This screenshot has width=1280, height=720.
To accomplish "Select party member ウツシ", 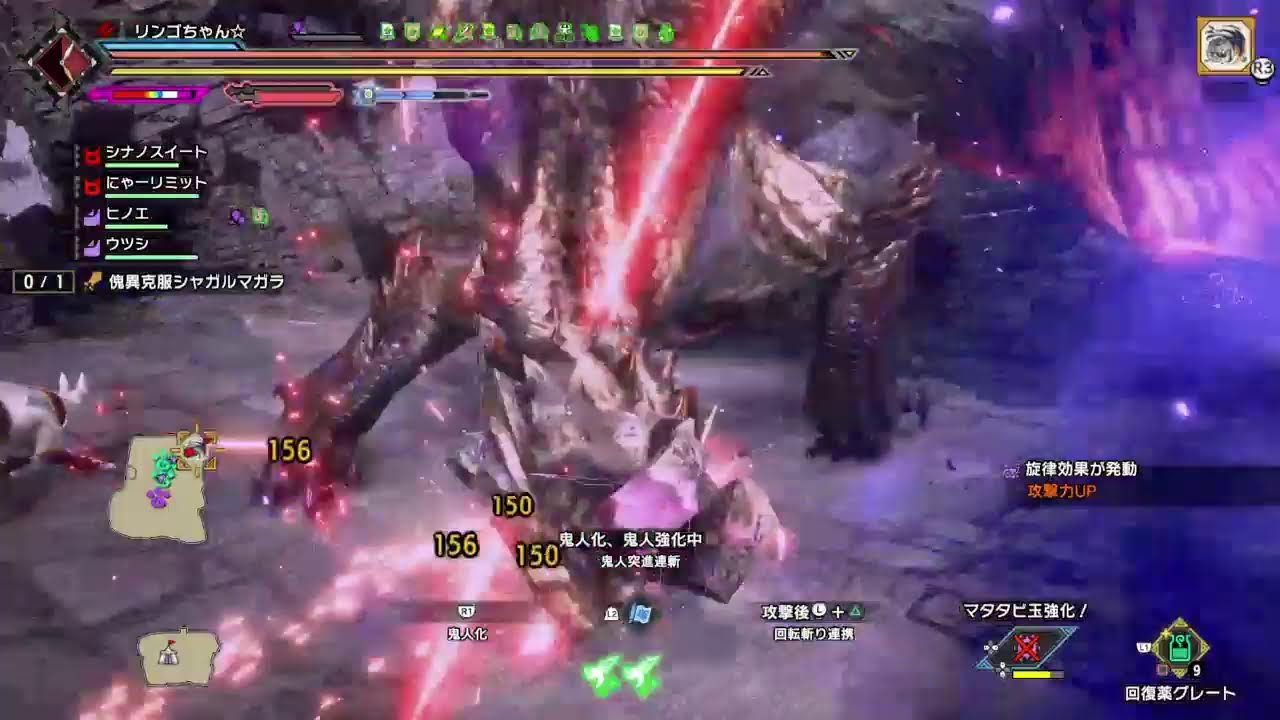I will pyautogui.click(x=127, y=244).
